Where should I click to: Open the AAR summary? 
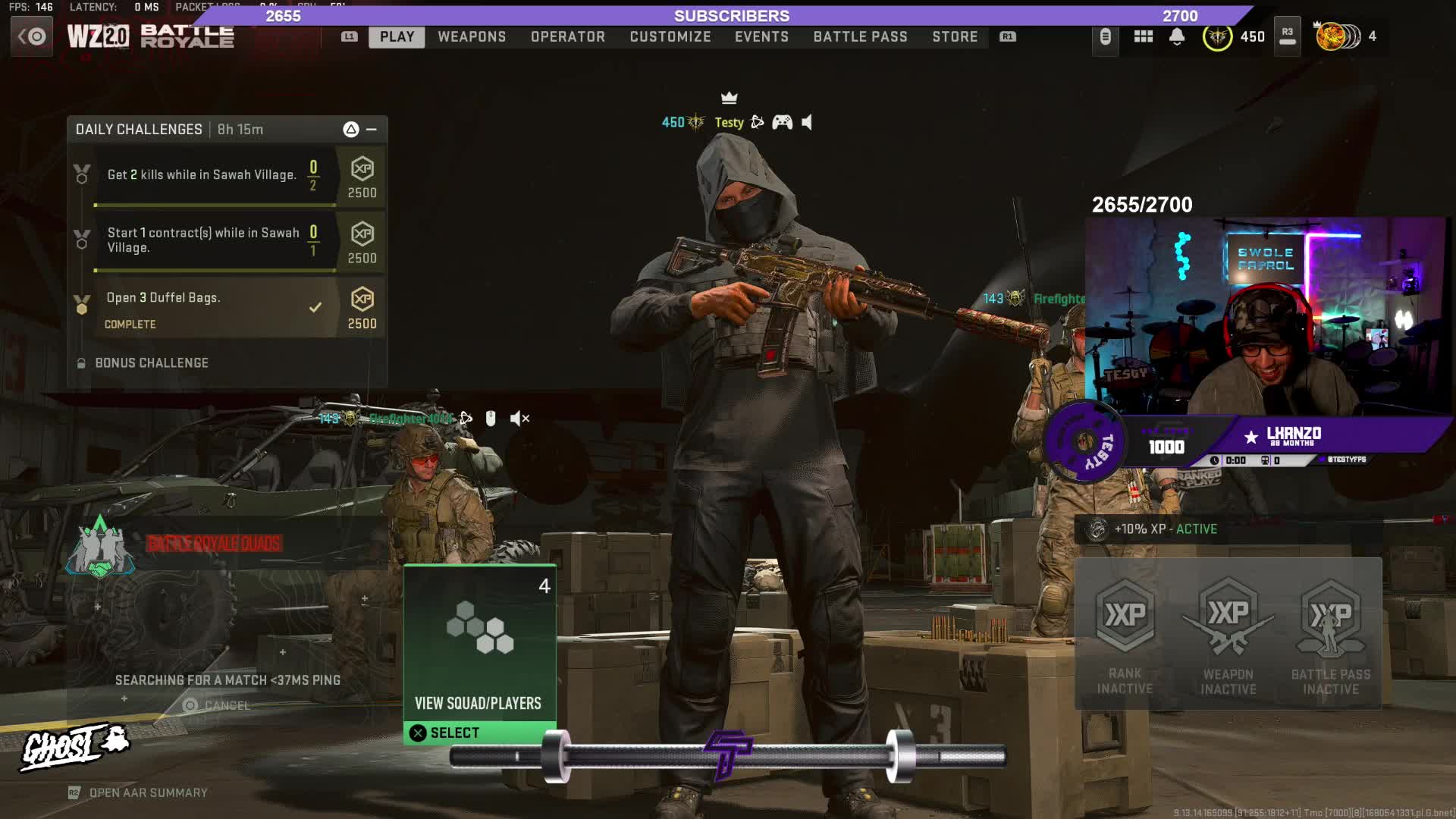click(147, 792)
